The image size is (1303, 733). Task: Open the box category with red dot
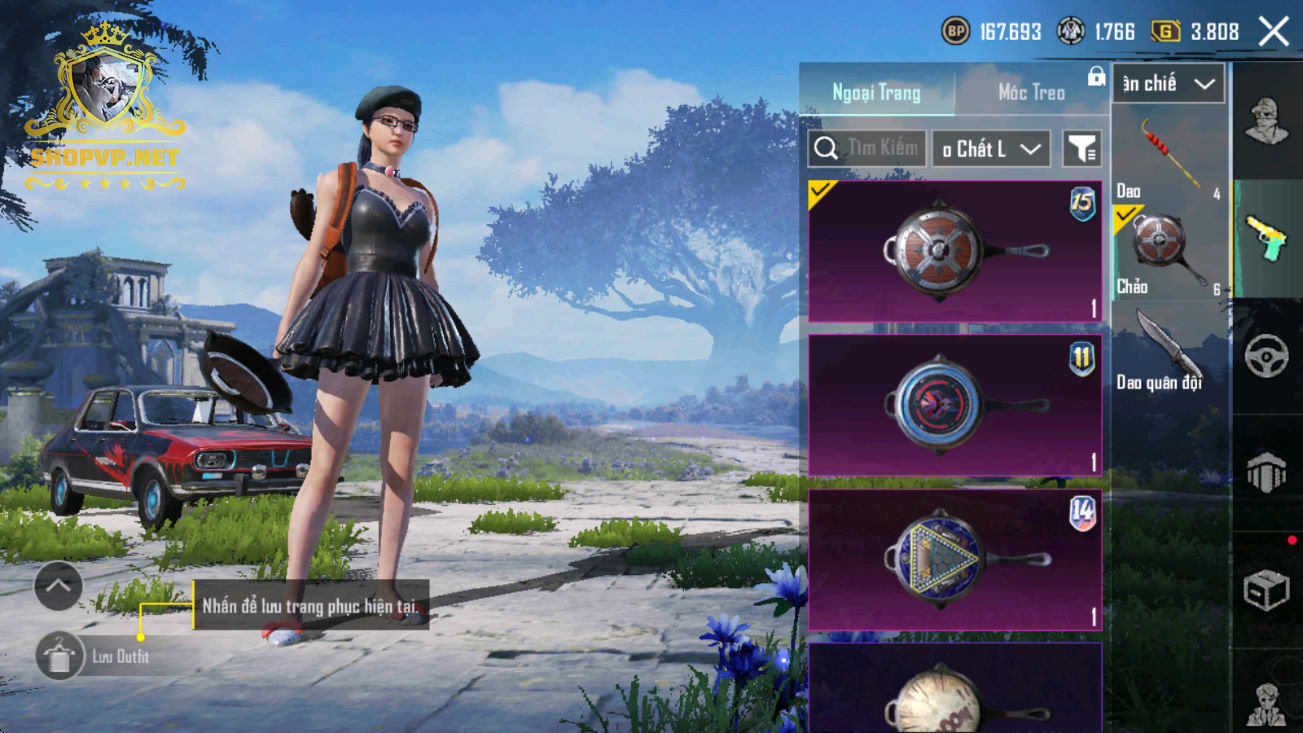1267,590
